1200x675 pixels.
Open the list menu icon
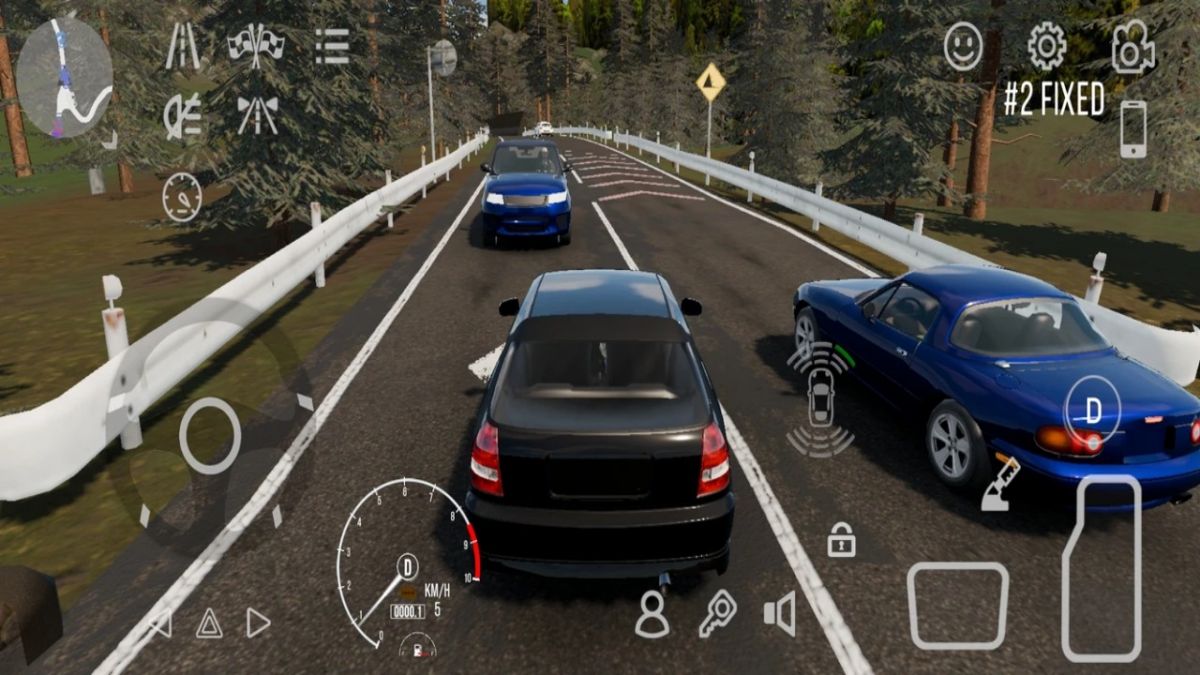(x=332, y=46)
